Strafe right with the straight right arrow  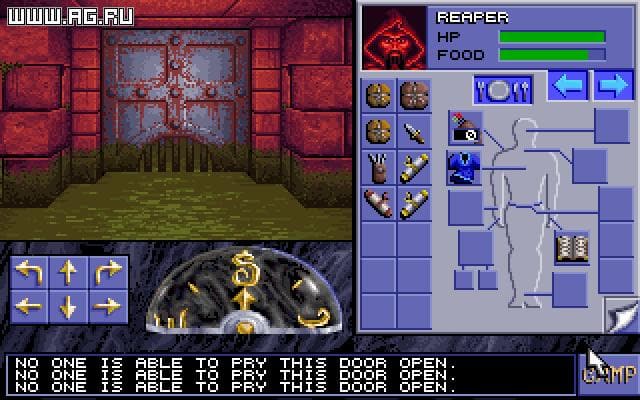(107, 306)
